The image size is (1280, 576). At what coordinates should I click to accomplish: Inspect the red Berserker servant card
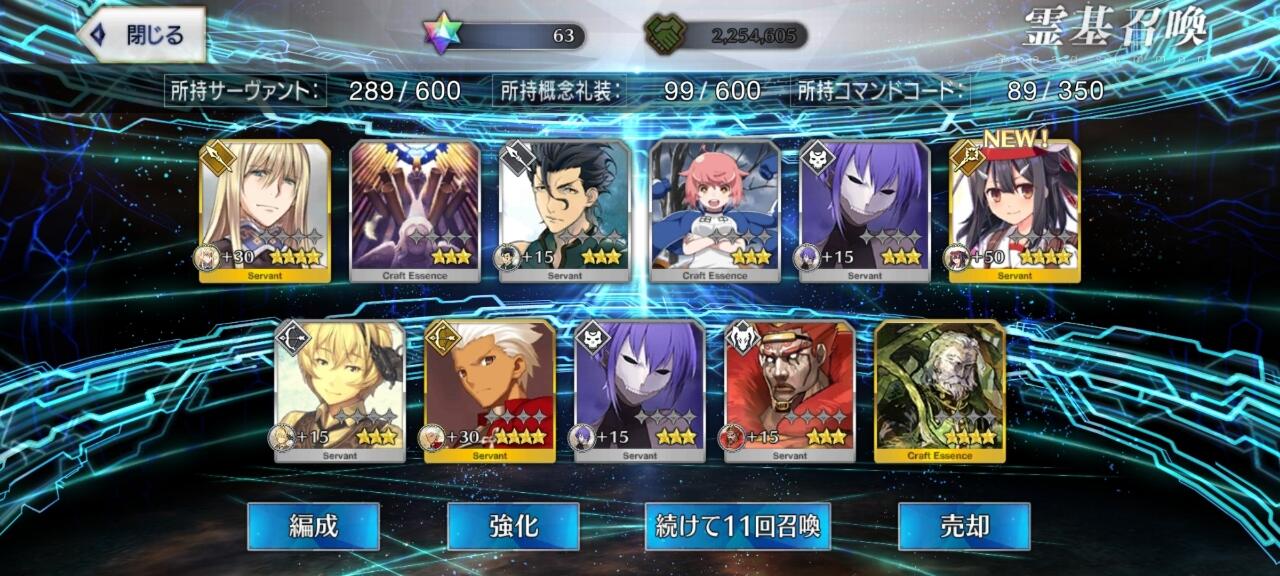point(790,391)
